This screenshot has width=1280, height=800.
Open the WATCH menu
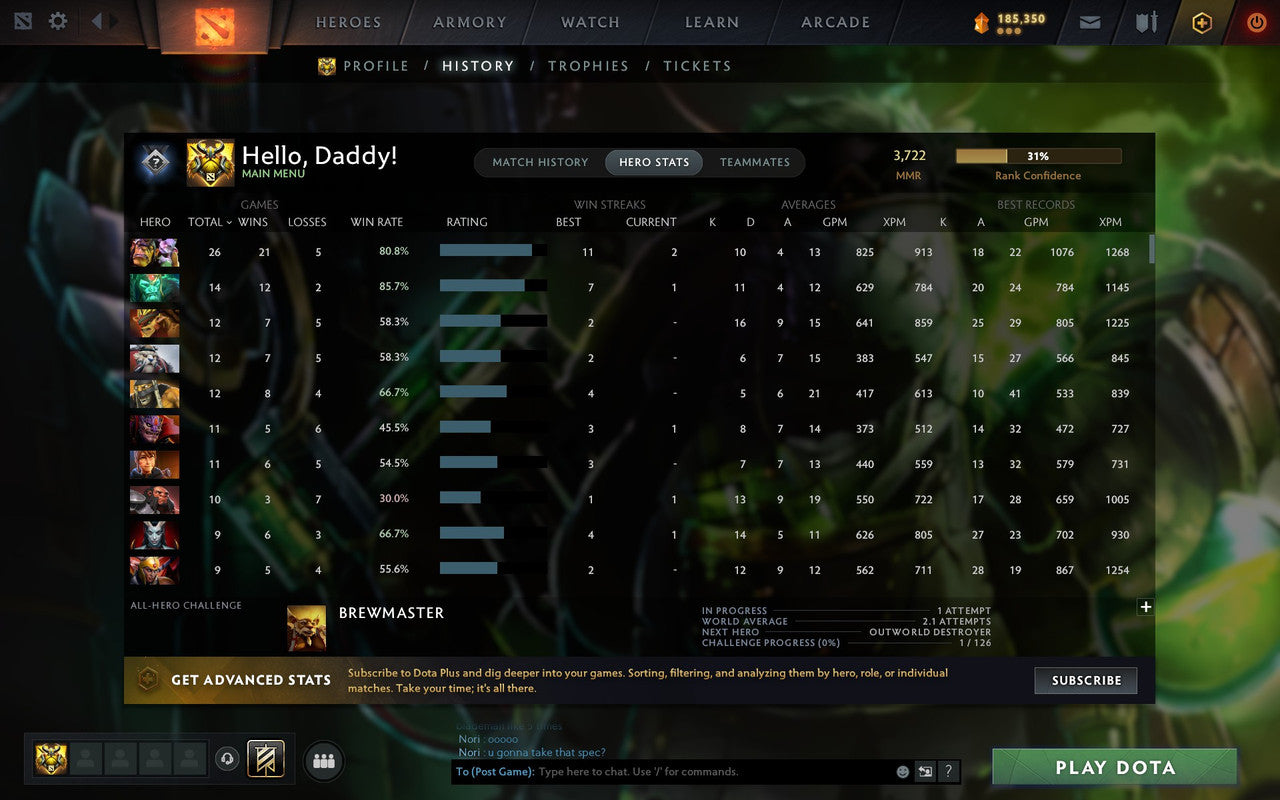(x=589, y=22)
